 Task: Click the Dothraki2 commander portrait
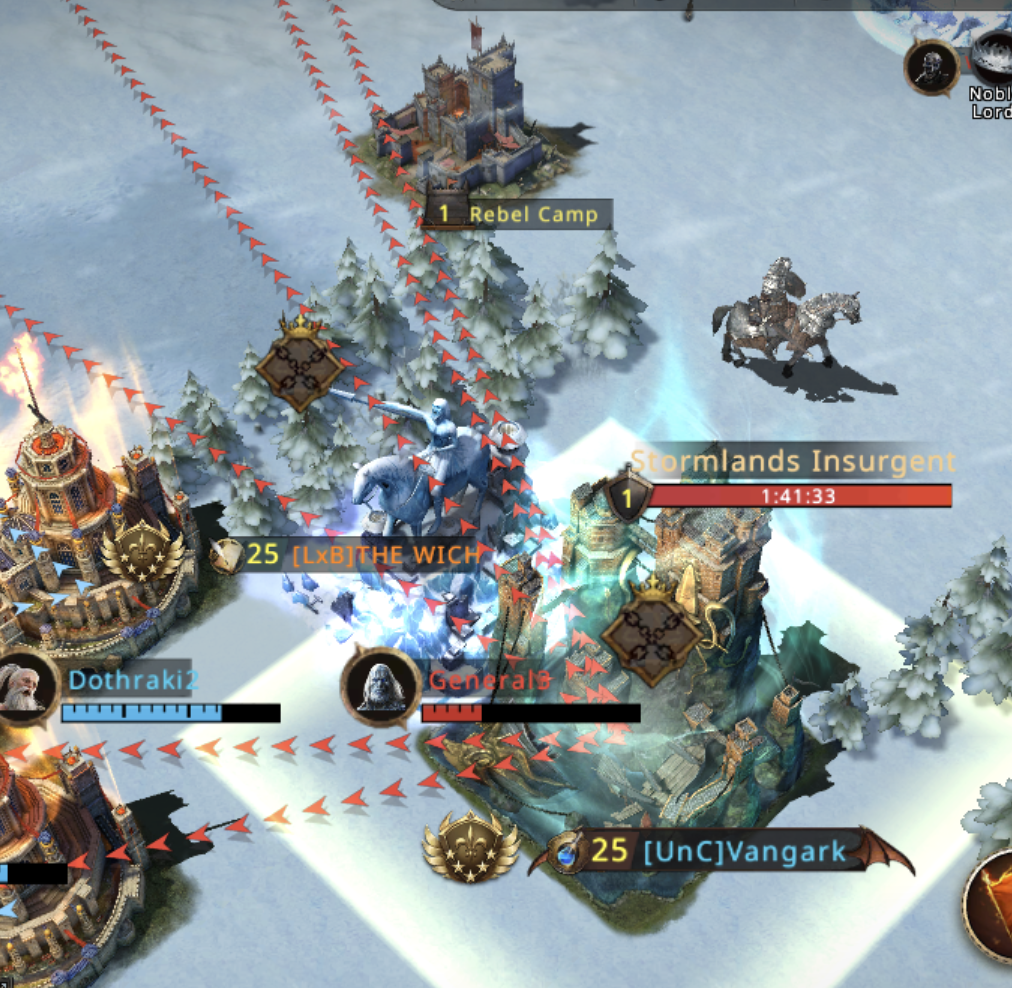[22, 687]
